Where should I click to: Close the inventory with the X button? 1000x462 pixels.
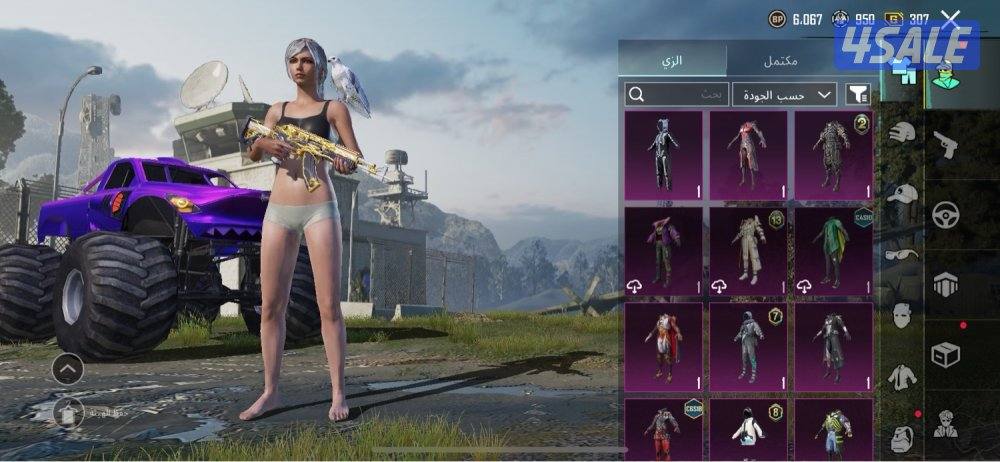951,19
